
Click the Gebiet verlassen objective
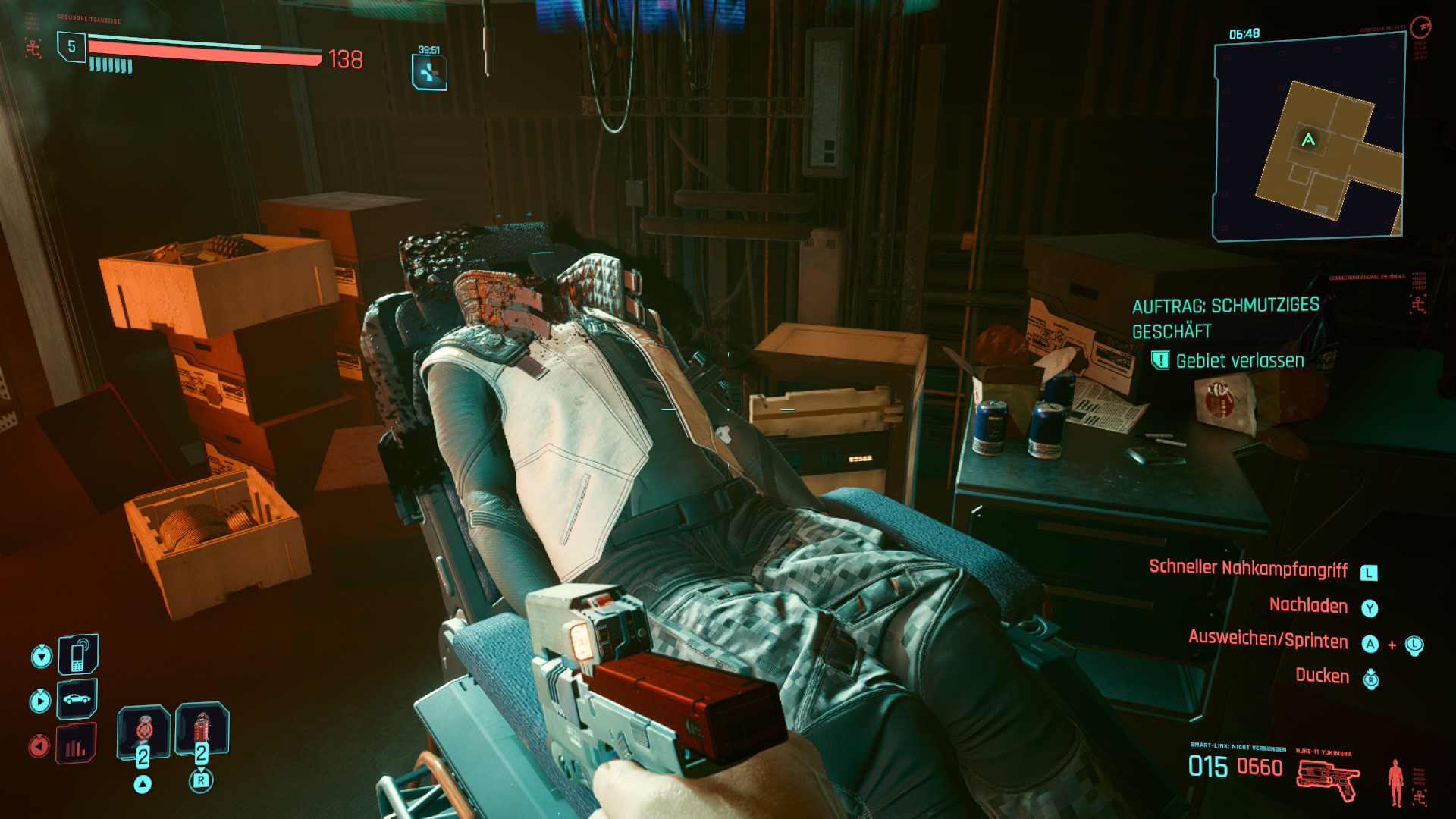click(1239, 361)
